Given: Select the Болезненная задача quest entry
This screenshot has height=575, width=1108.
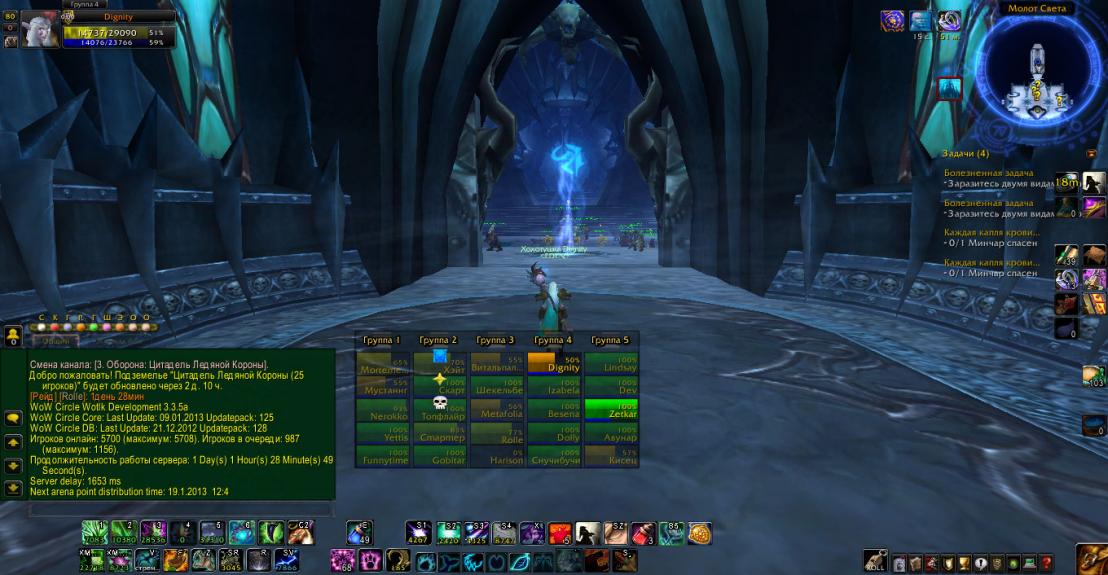Looking at the screenshot, I should (988, 173).
